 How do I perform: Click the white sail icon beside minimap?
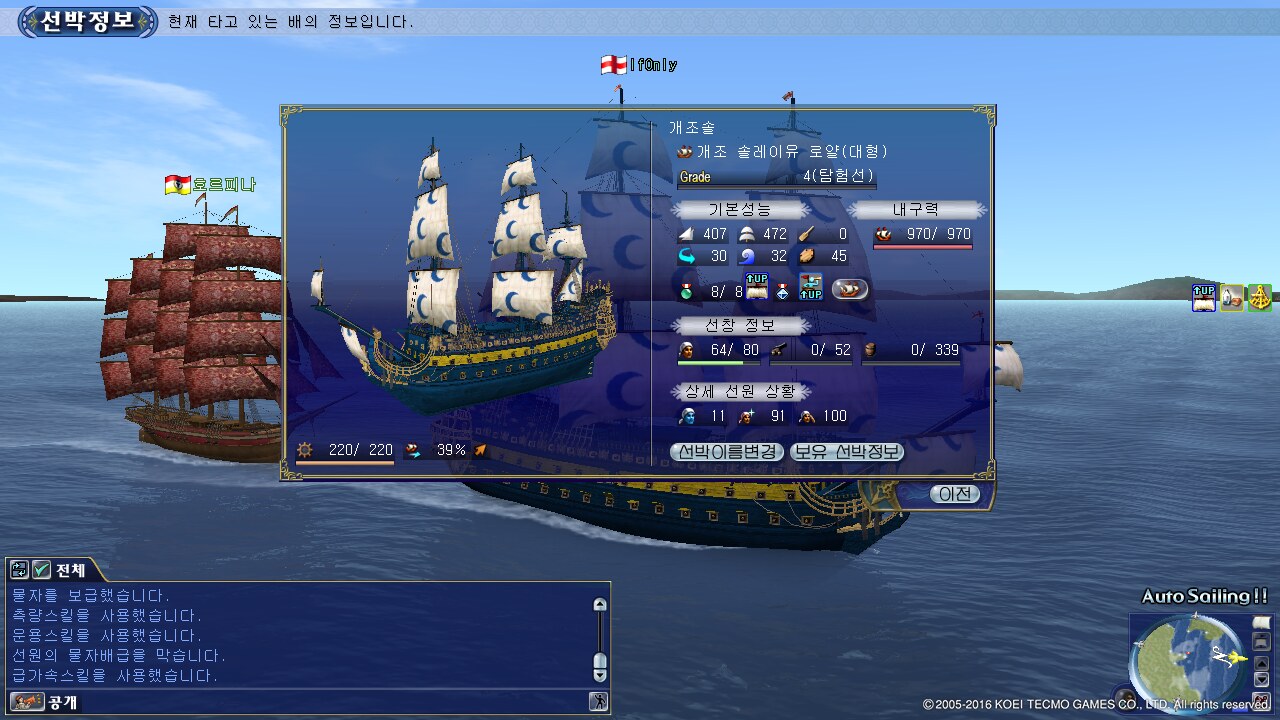1260,624
